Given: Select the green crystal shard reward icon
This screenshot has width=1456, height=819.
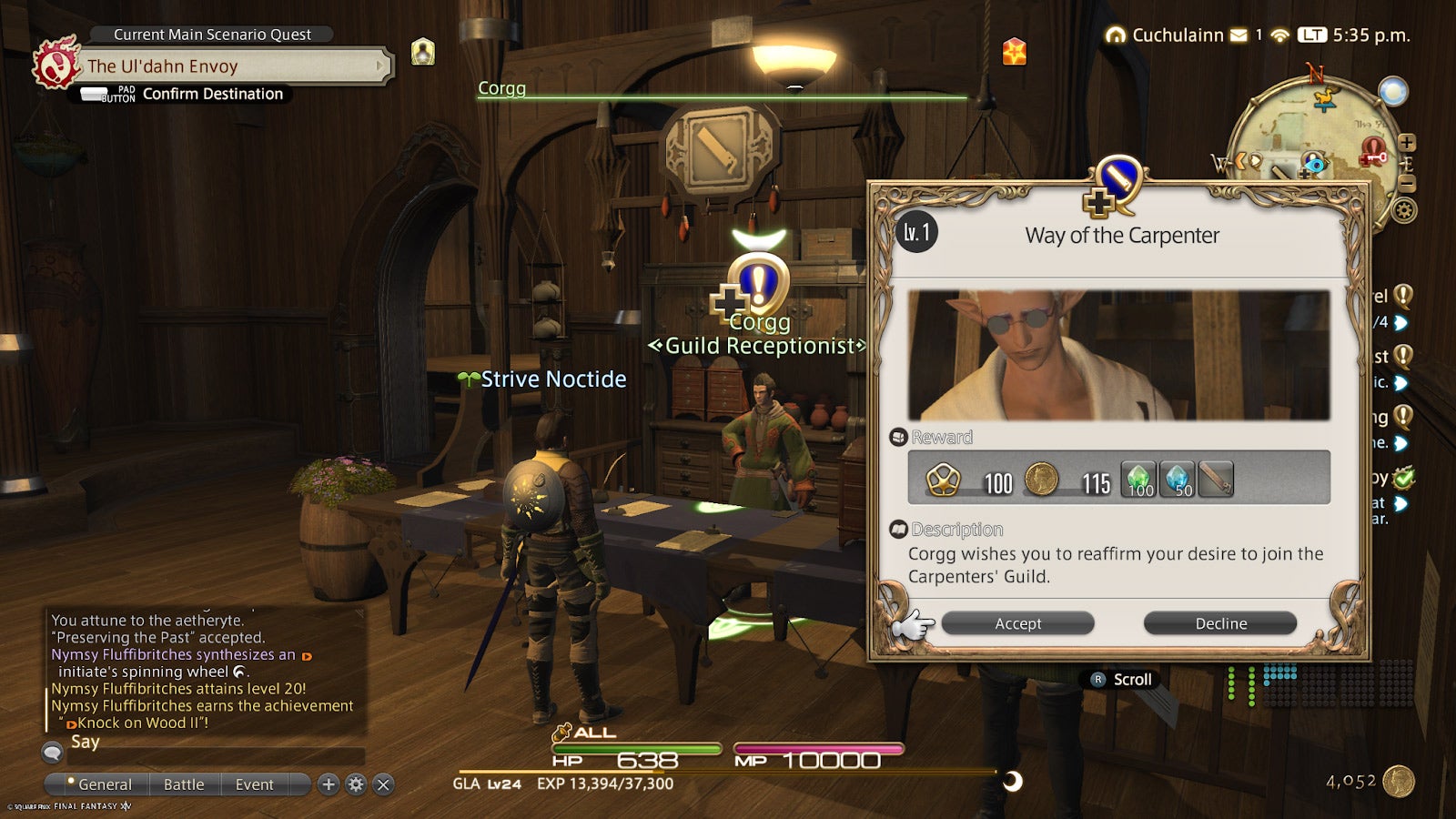Looking at the screenshot, I should tap(1138, 477).
